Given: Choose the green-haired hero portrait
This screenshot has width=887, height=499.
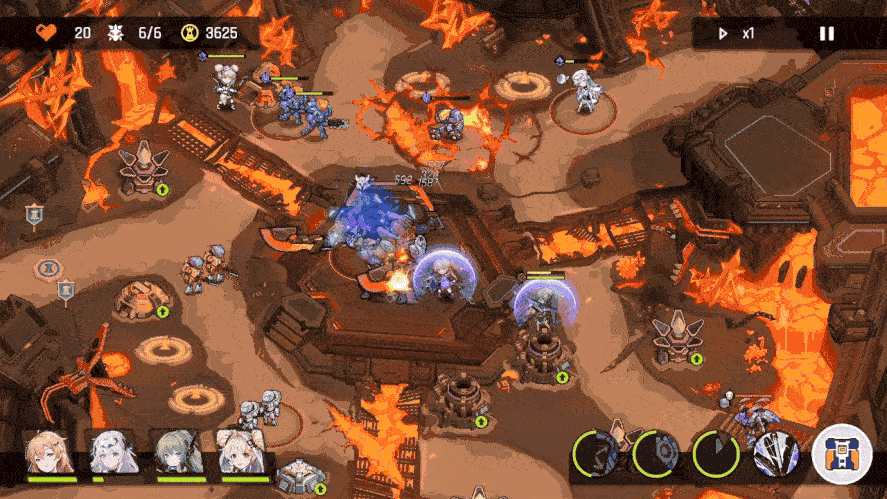Looking at the screenshot, I should coord(174,454).
